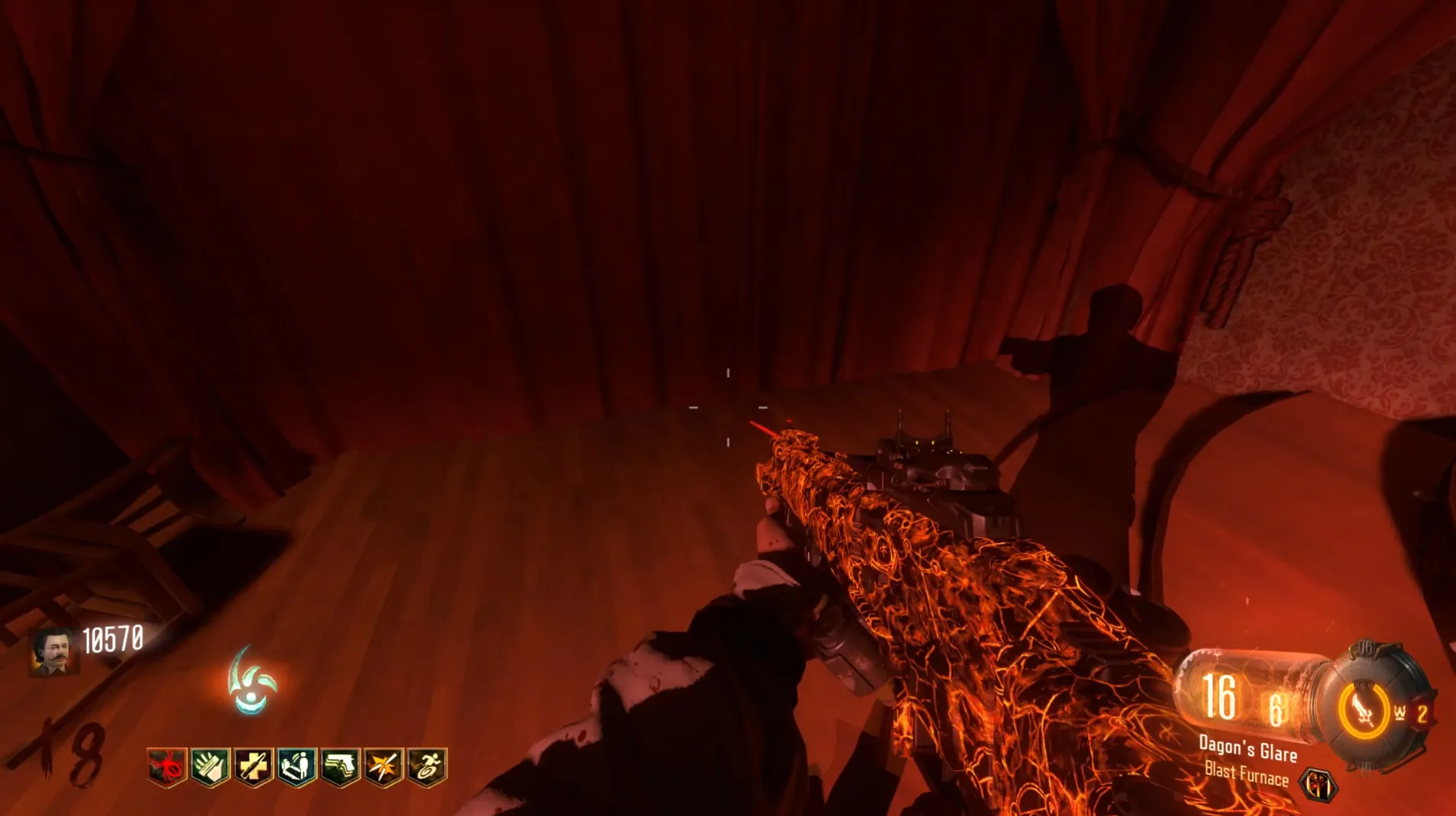Activate the Double Tap pistols perk icon

[x=340, y=766]
